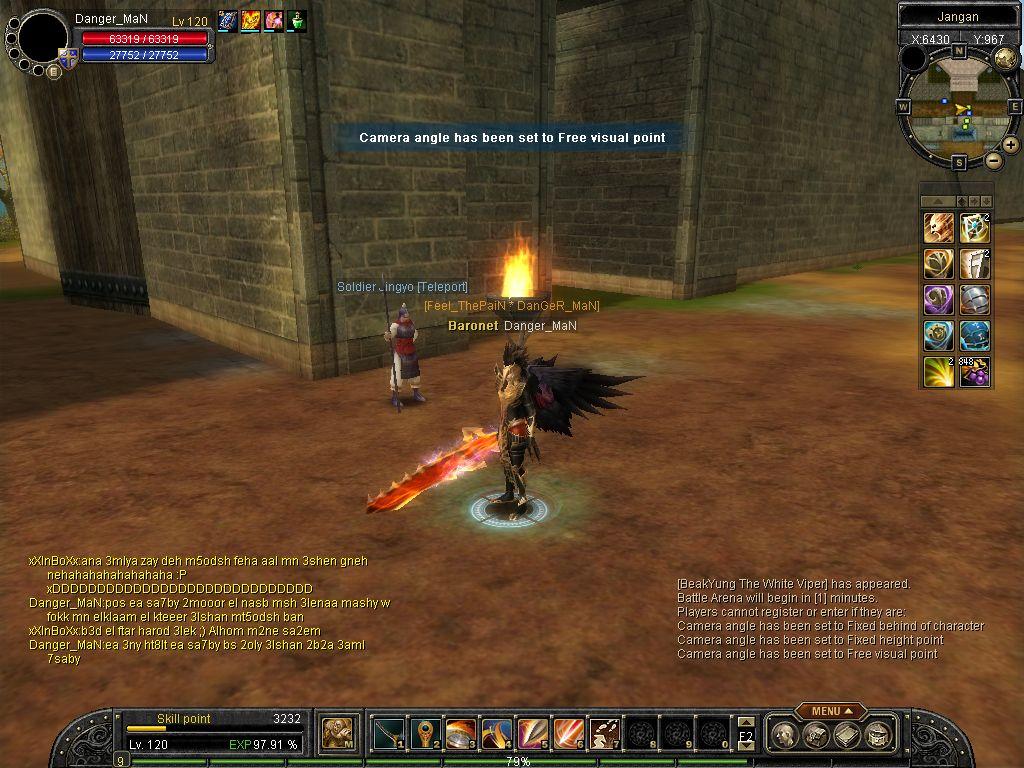Activate the hotbar slot 5 spike skill
The height and width of the screenshot is (768, 1024).
coord(532,734)
